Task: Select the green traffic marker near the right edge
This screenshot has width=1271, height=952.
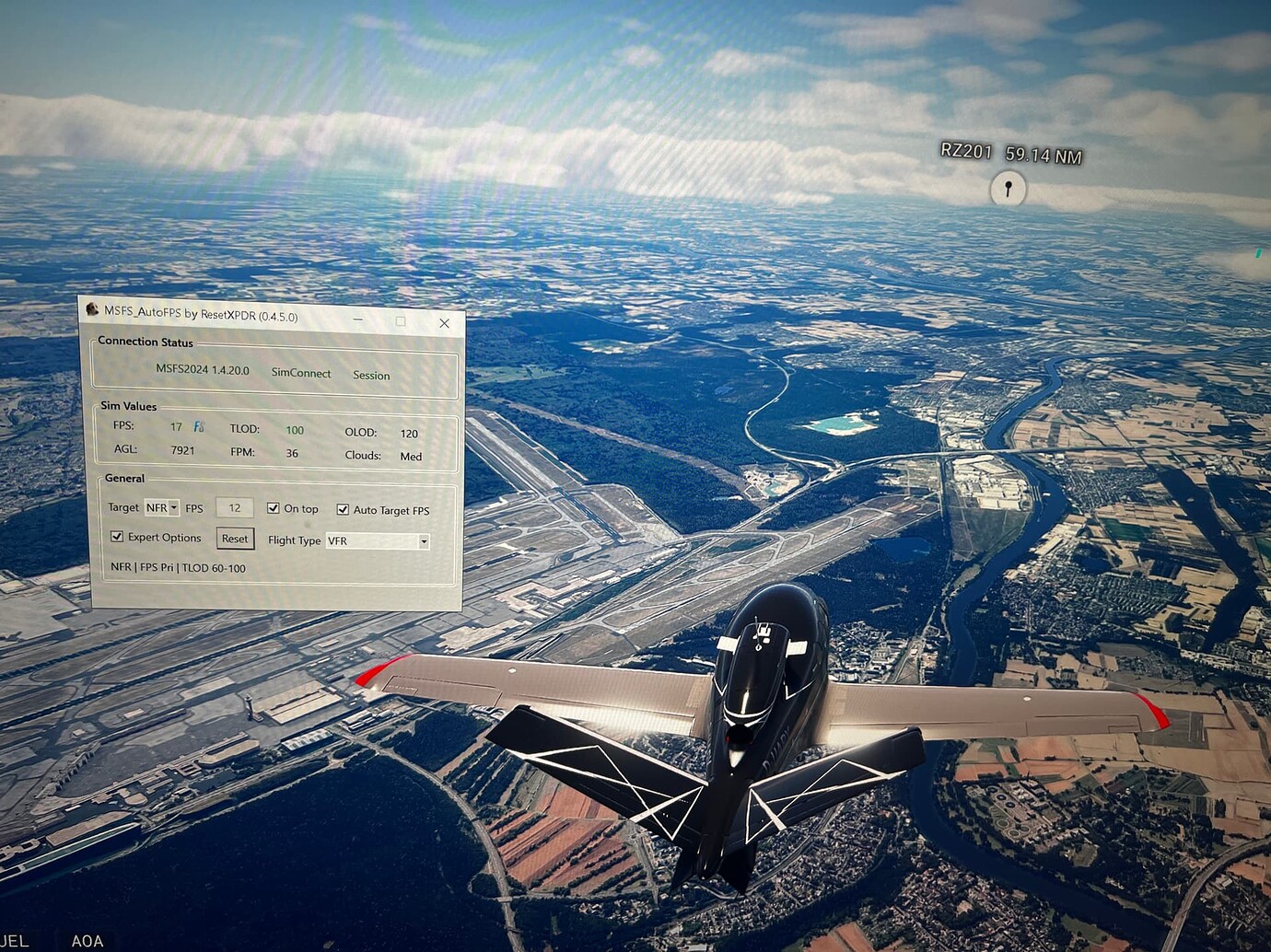Action: pos(1258,252)
